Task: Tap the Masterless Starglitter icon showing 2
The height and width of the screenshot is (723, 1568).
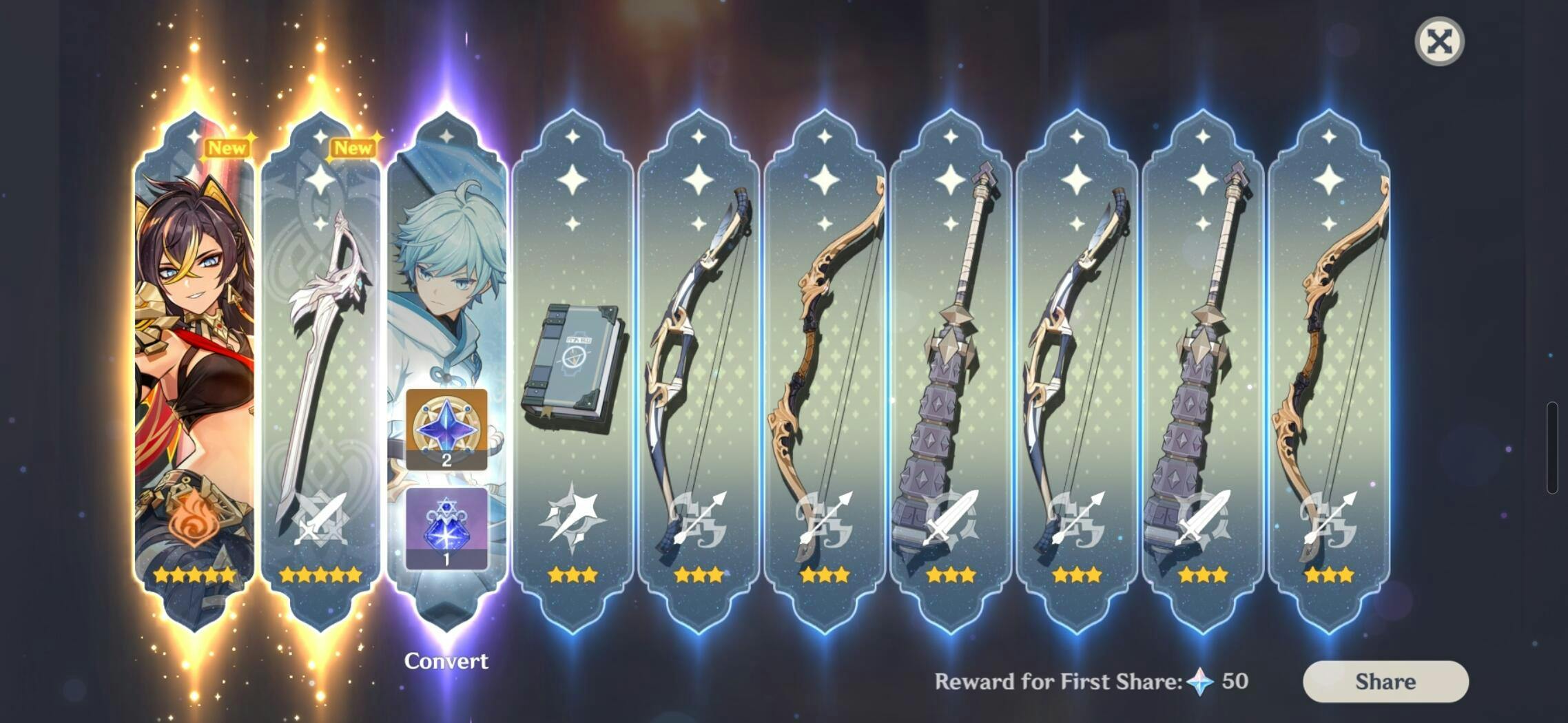Action: click(x=446, y=429)
